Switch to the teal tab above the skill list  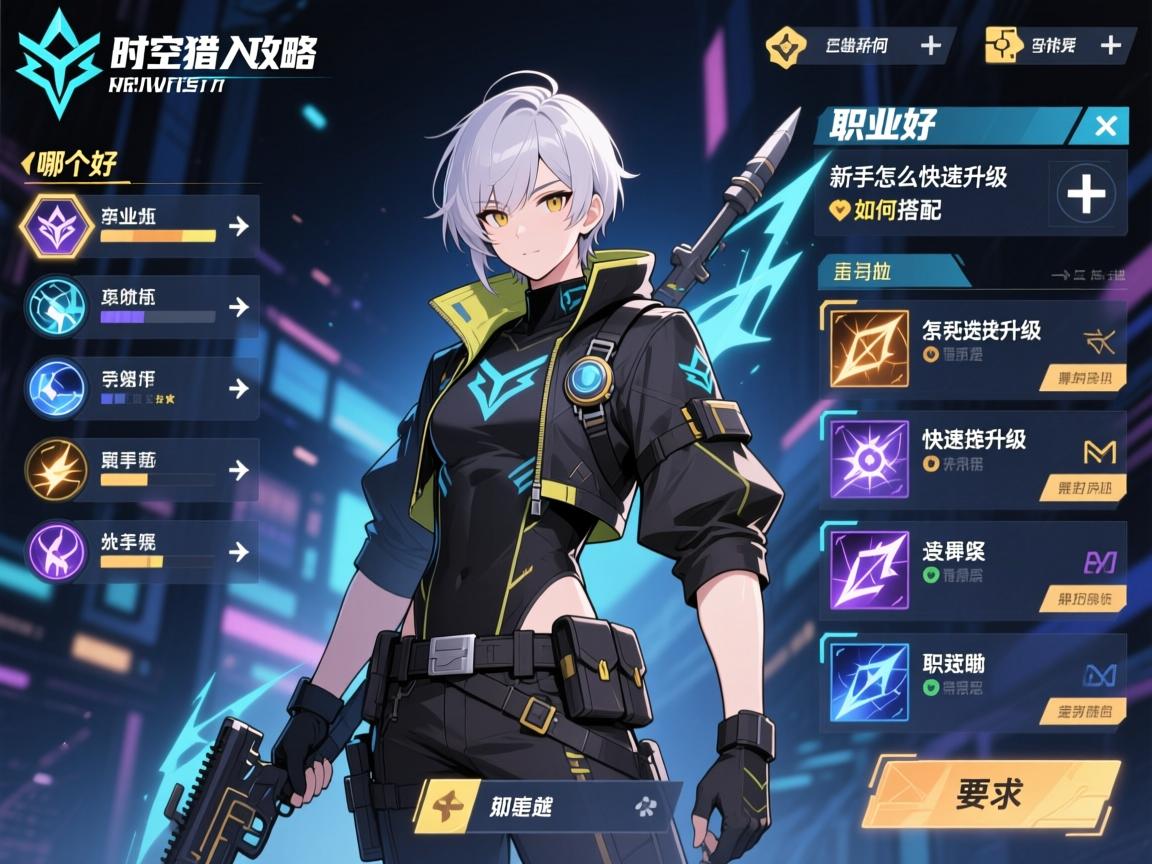click(888, 272)
